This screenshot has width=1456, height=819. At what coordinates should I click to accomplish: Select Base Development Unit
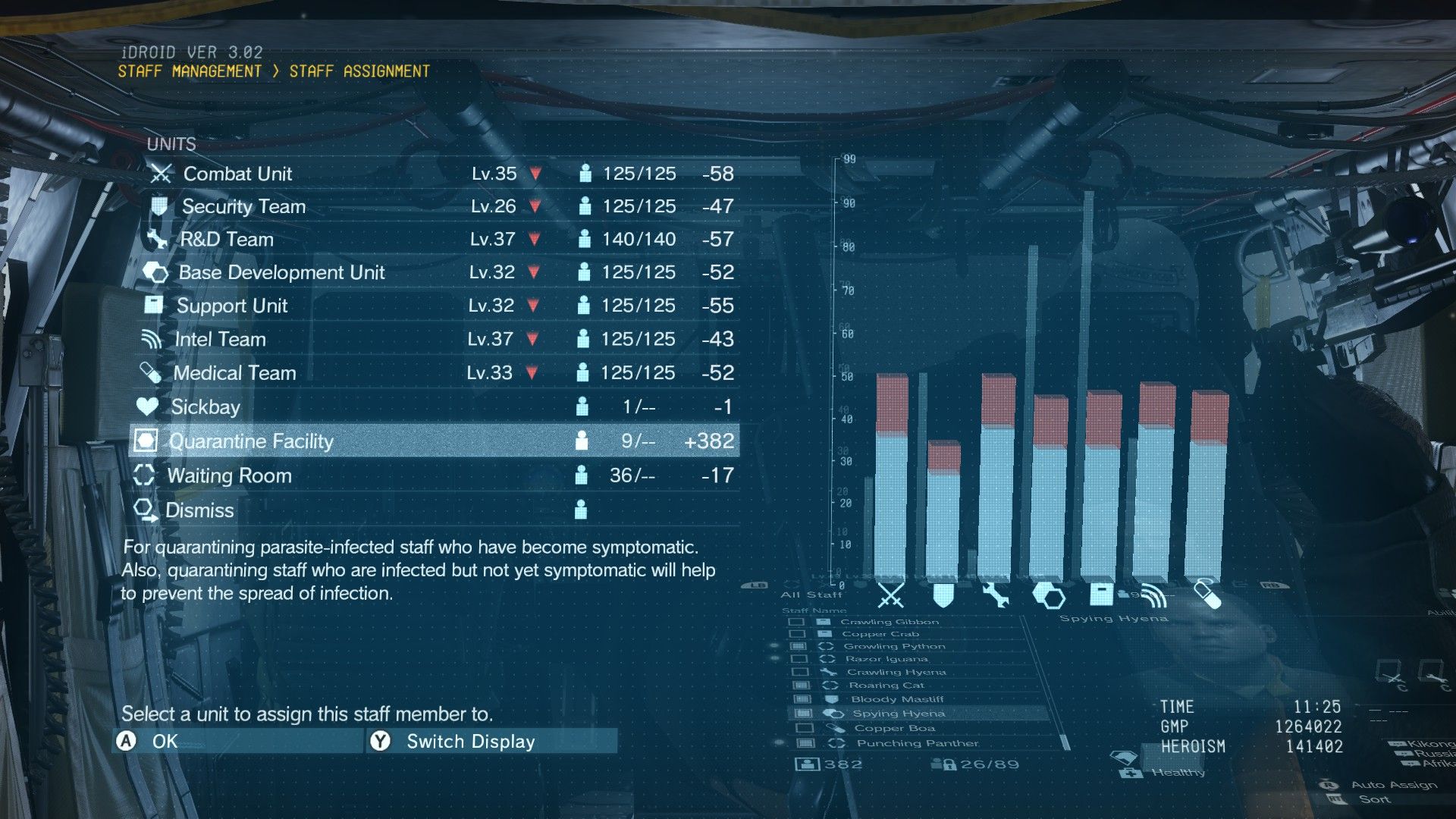click(281, 272)
